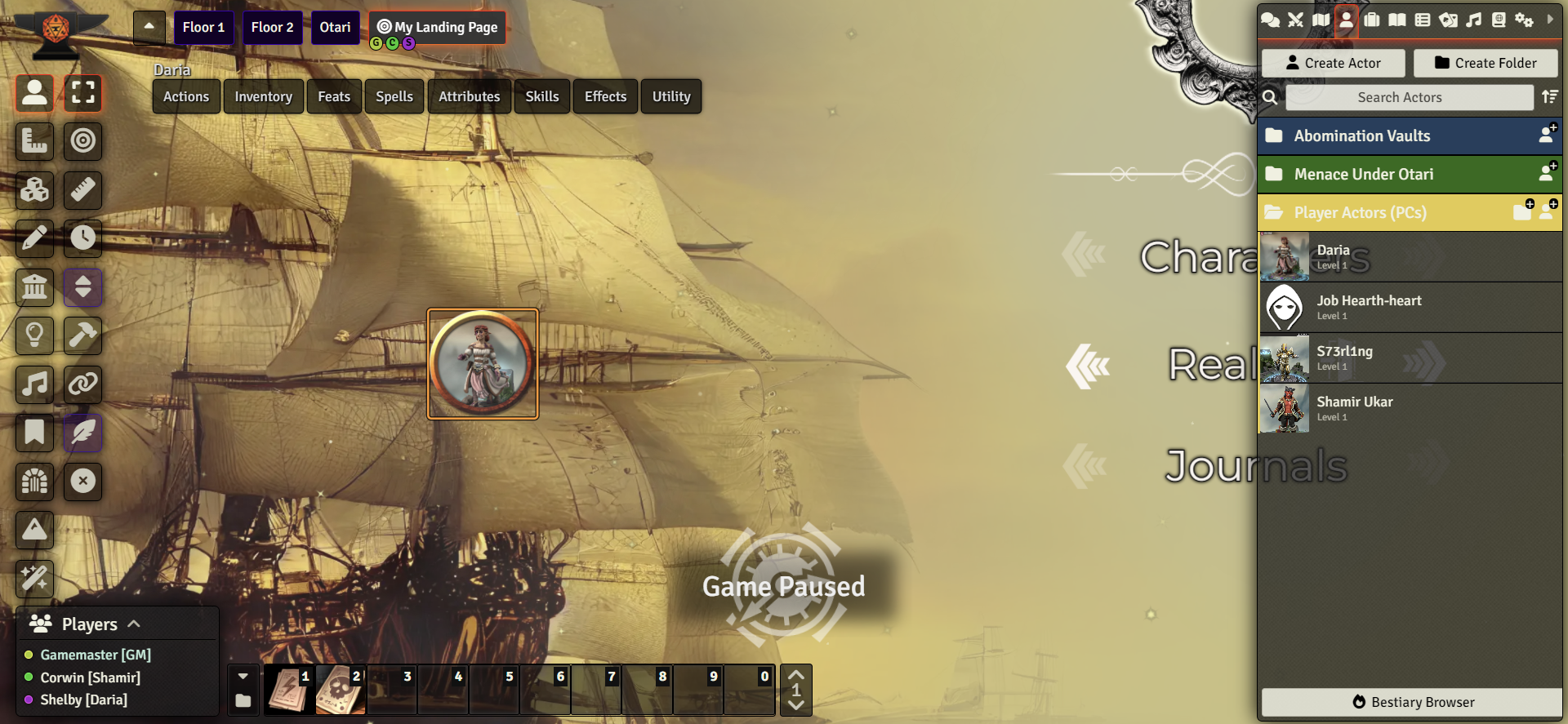Expand the Abomination Vaults folder

[1361, 135]
